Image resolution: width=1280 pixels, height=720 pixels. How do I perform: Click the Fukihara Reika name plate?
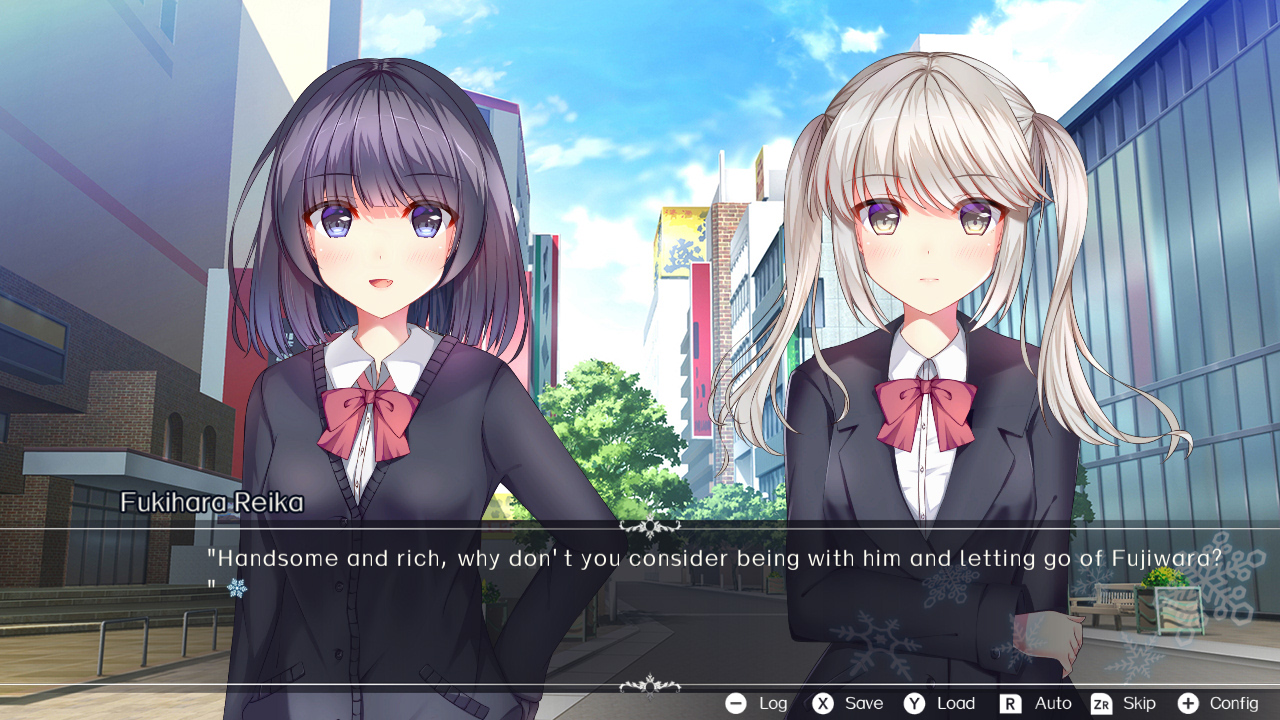(211, 504)
